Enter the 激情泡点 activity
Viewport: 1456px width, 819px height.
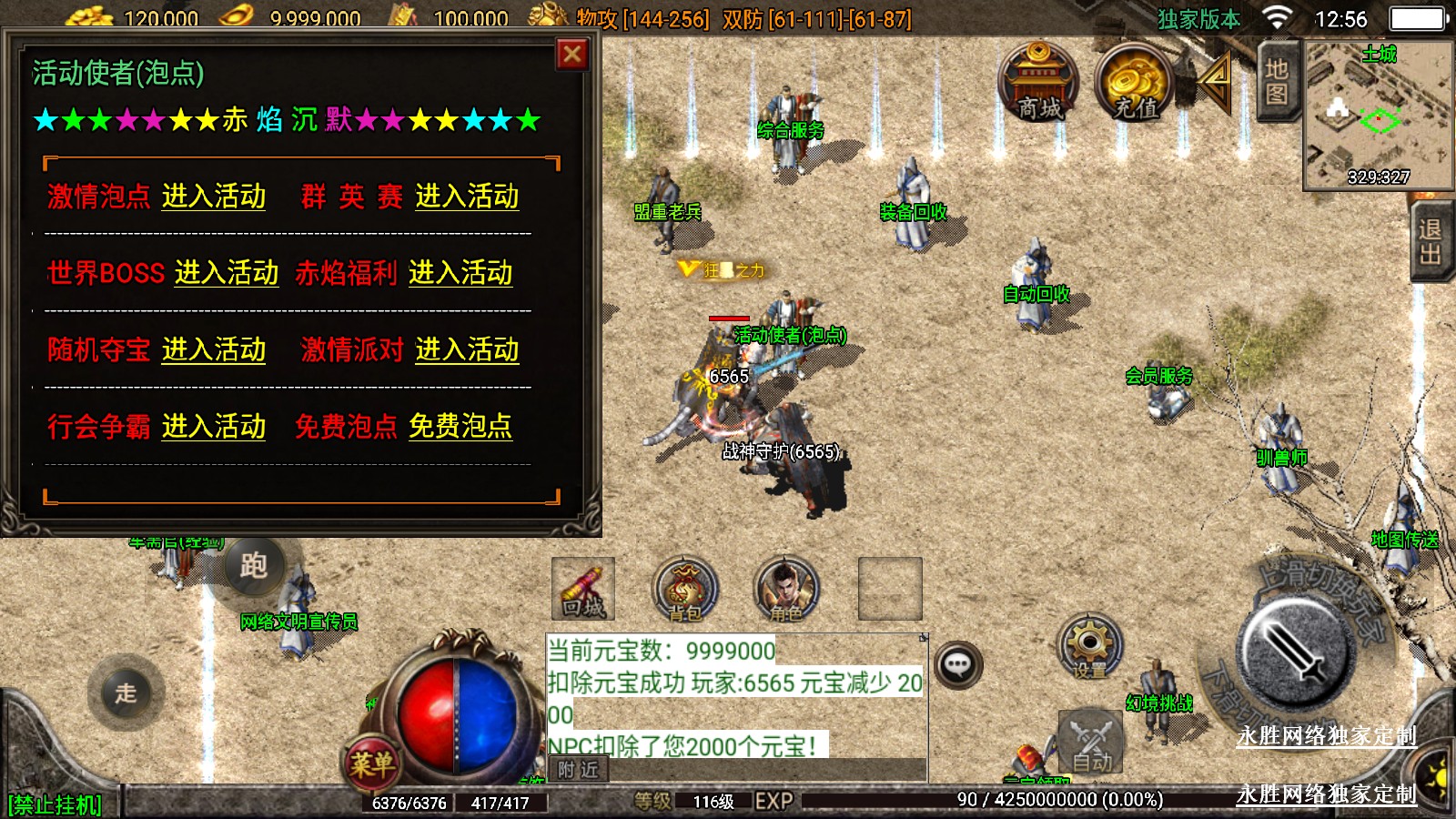pyautogui.click(x=214, y=197)
